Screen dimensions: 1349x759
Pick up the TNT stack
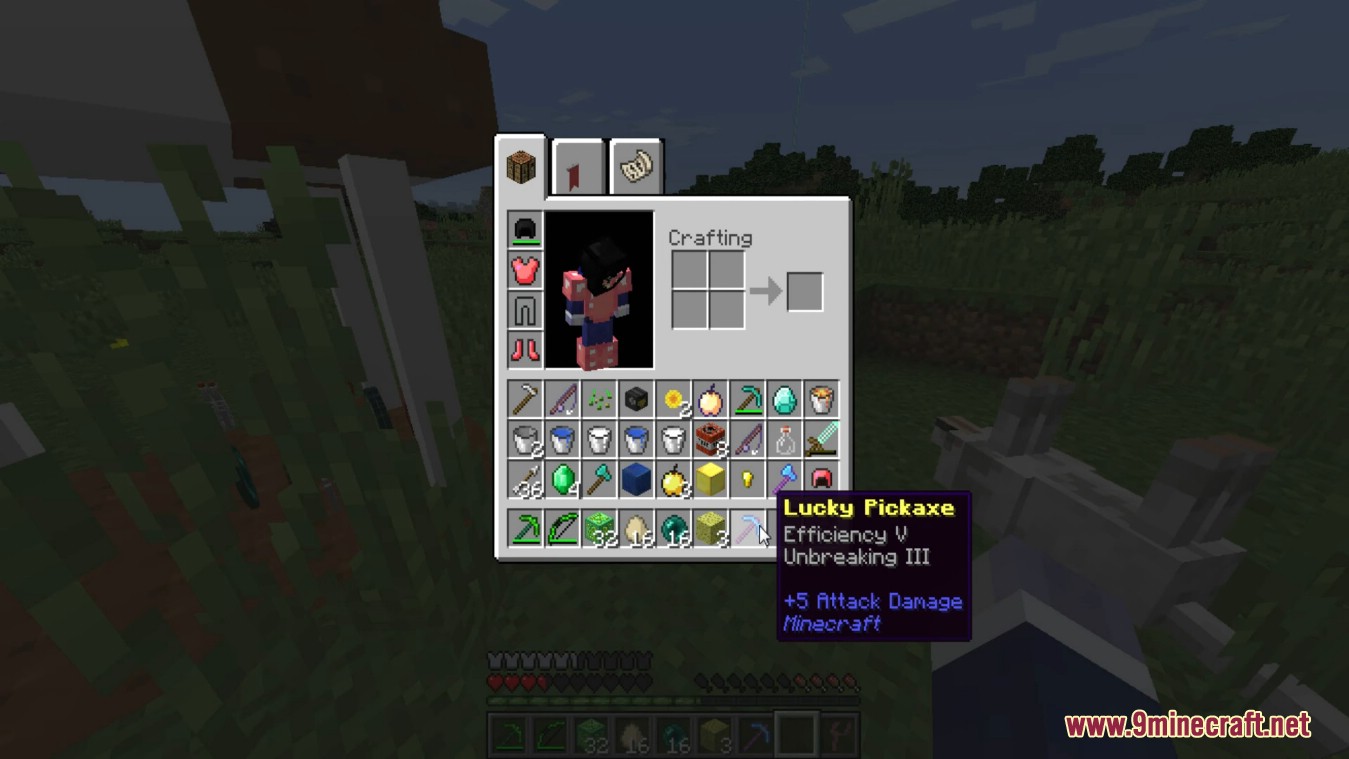tap(710, 439)
